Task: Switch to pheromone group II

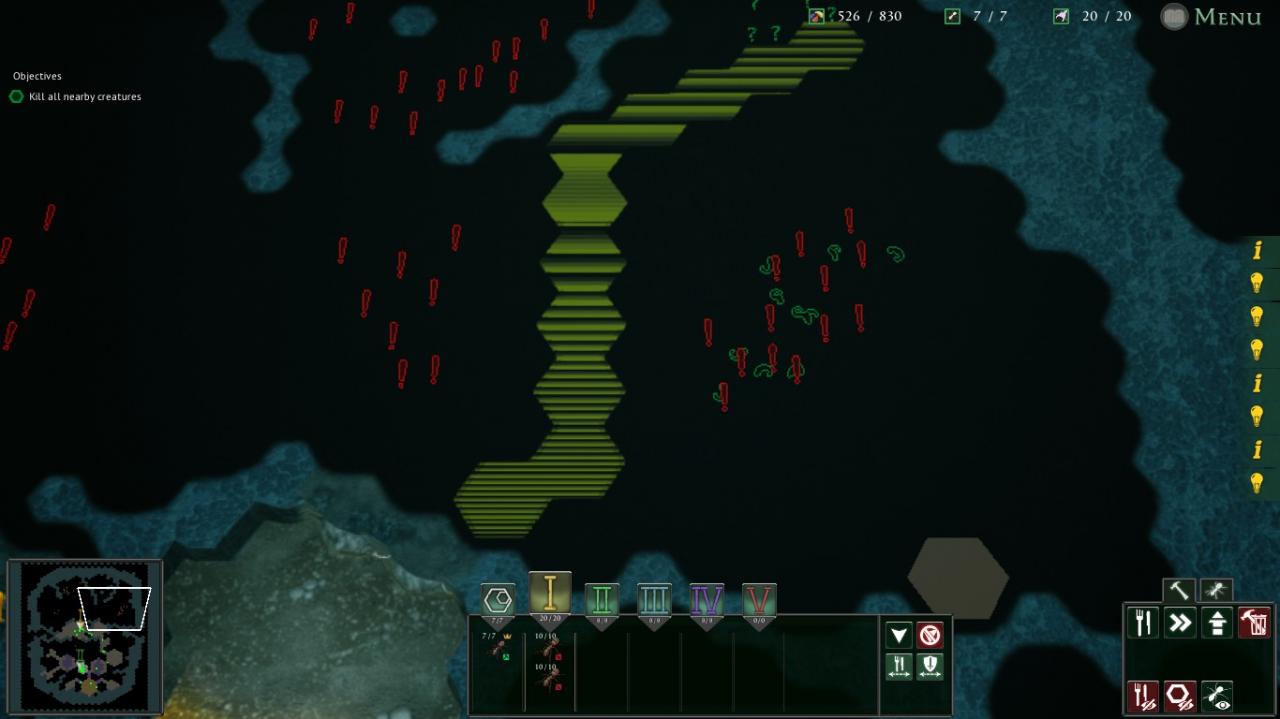Action: (602, 600)
